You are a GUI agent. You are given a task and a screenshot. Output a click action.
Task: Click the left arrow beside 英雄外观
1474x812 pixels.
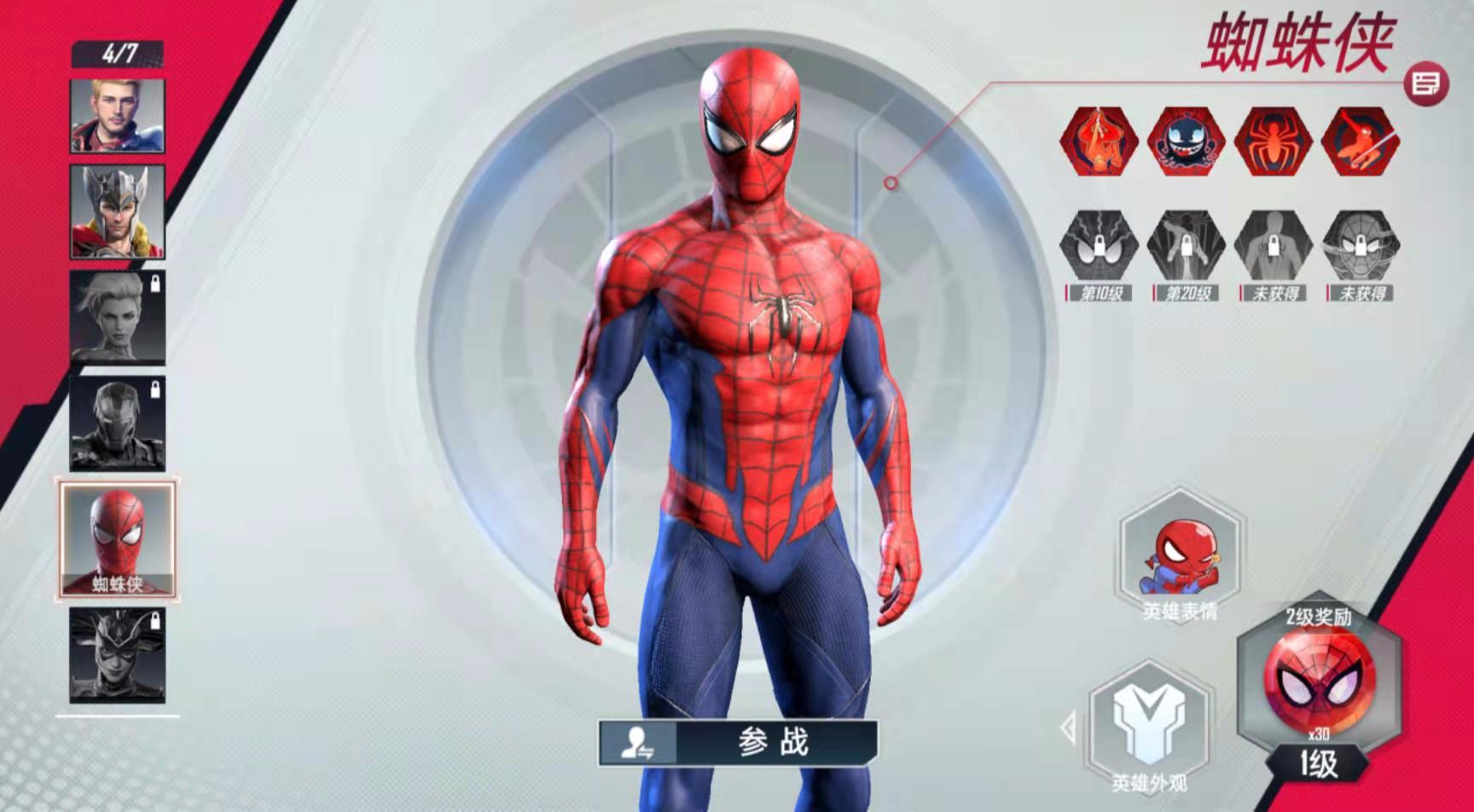point(1068,728)
